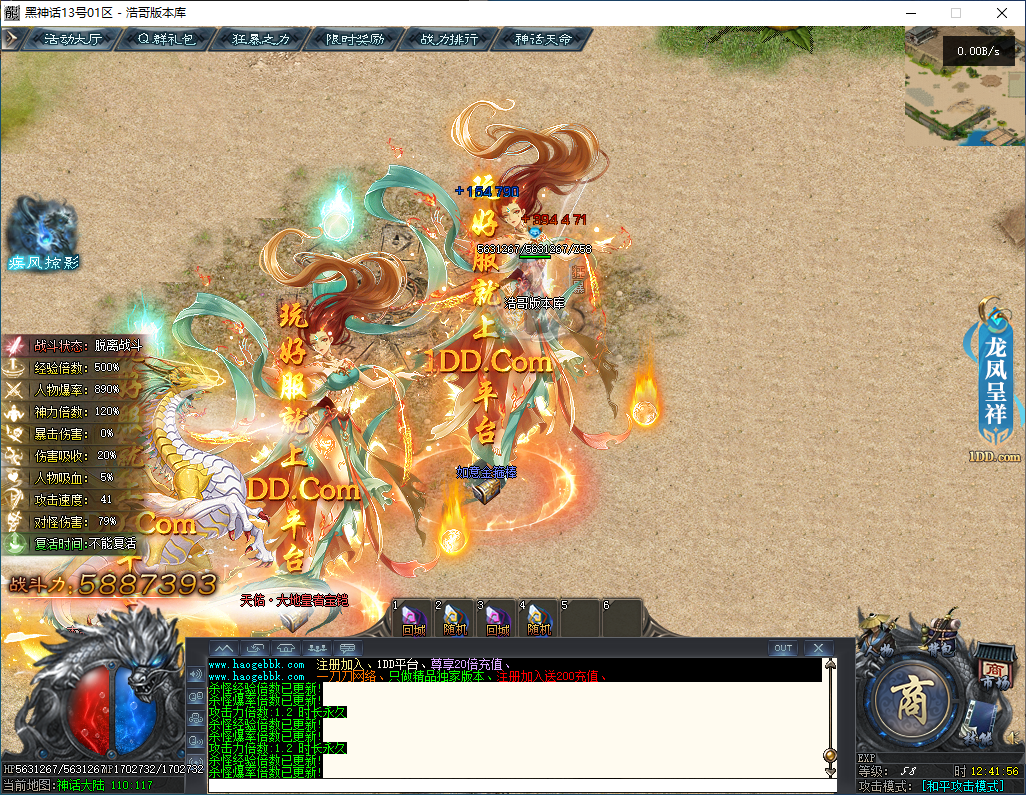
Task: Collapse the top menu bar arrow
Action: pos(12,39)
